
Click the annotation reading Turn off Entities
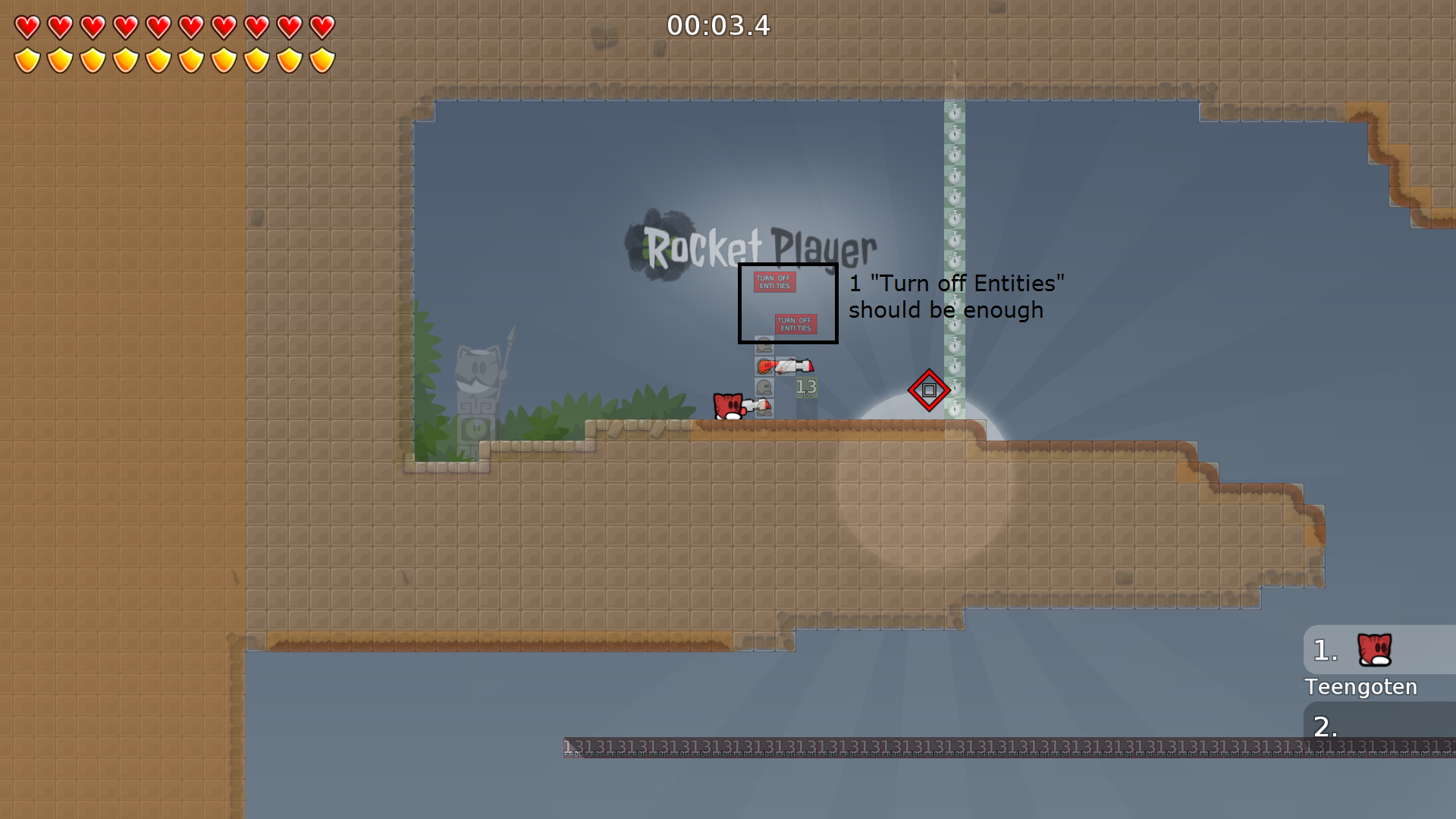958,297
